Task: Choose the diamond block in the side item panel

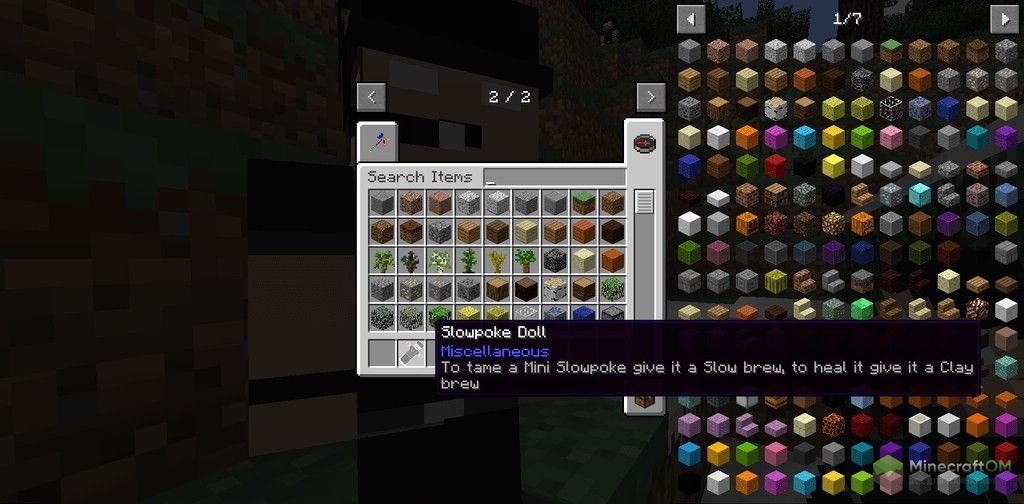Action: coord(920,195)
